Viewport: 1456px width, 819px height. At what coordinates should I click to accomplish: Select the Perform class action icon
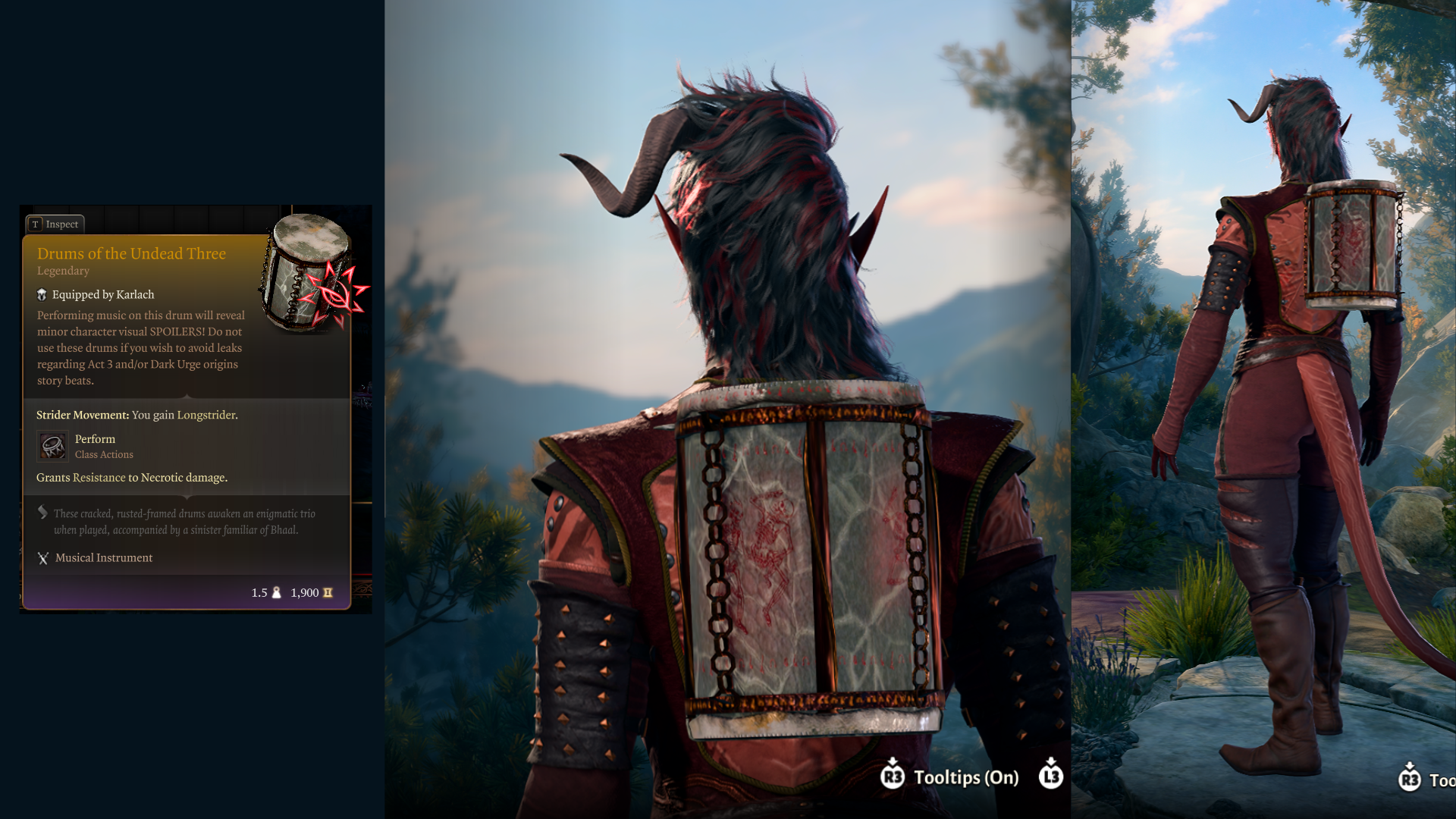pyautogui.click(x=52, y=446)
